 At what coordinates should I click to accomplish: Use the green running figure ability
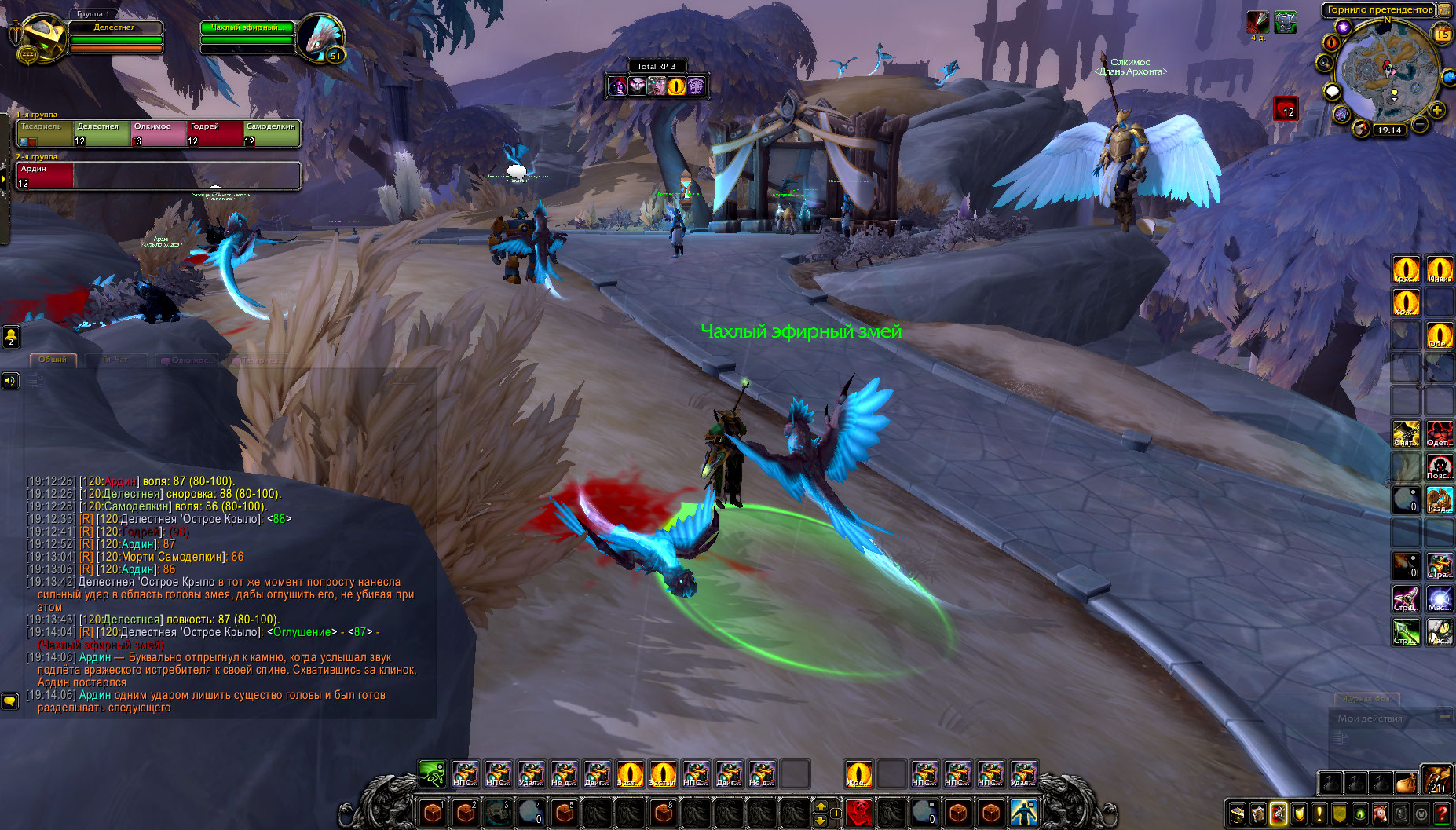(432, 774)
